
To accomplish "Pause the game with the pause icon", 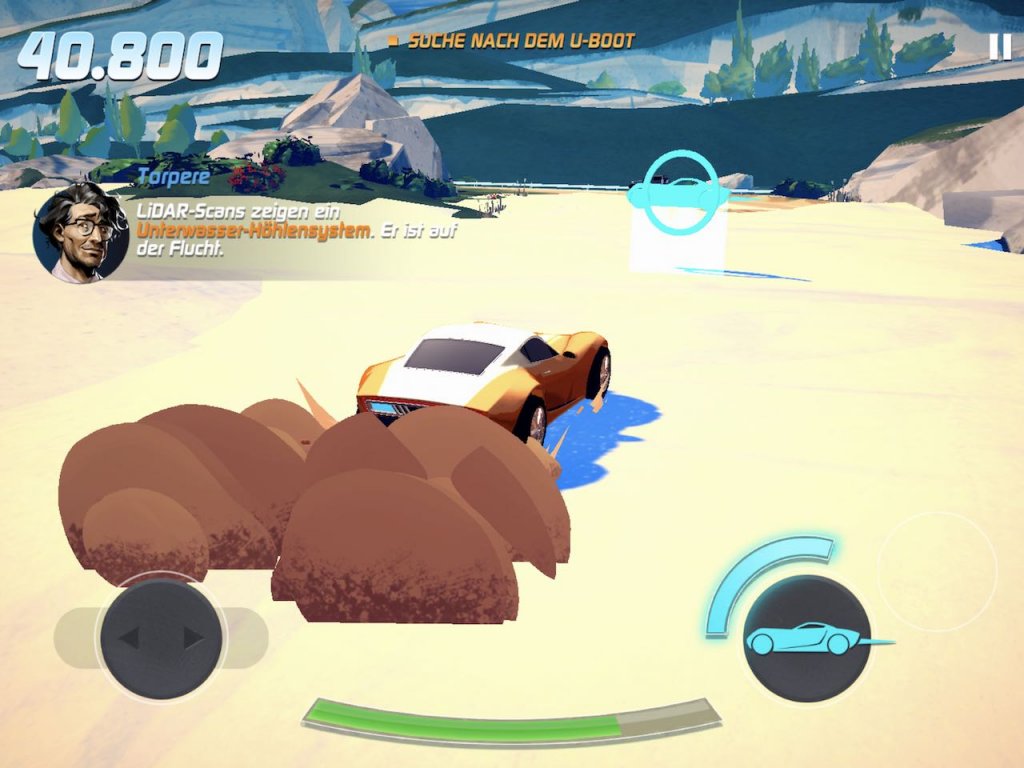I will pos(999,47).
